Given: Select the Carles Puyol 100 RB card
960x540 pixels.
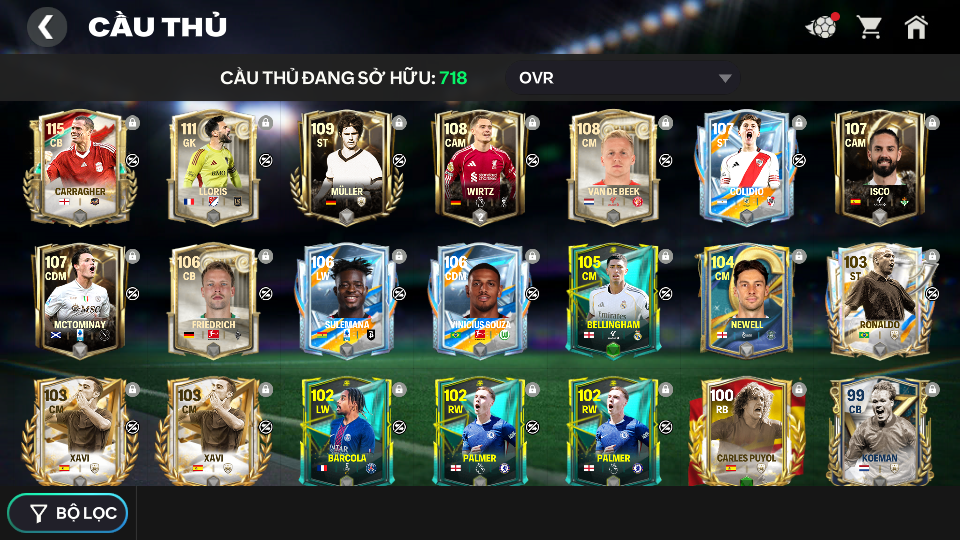Looking at the screenshot, I should [746, 430].
